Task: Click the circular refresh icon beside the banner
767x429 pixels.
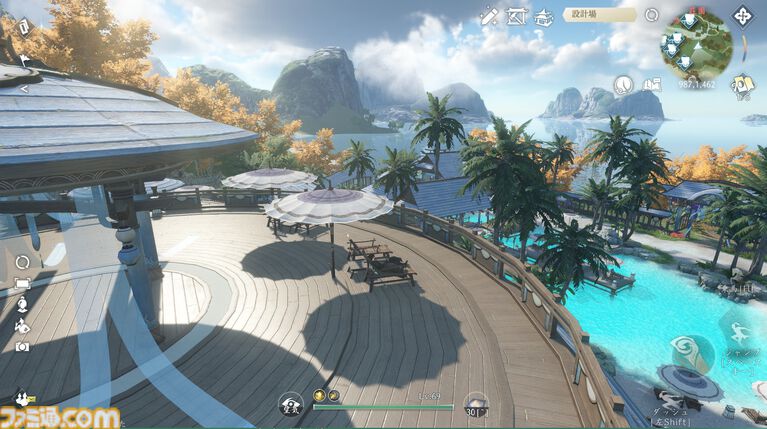Action: point(652,15)
